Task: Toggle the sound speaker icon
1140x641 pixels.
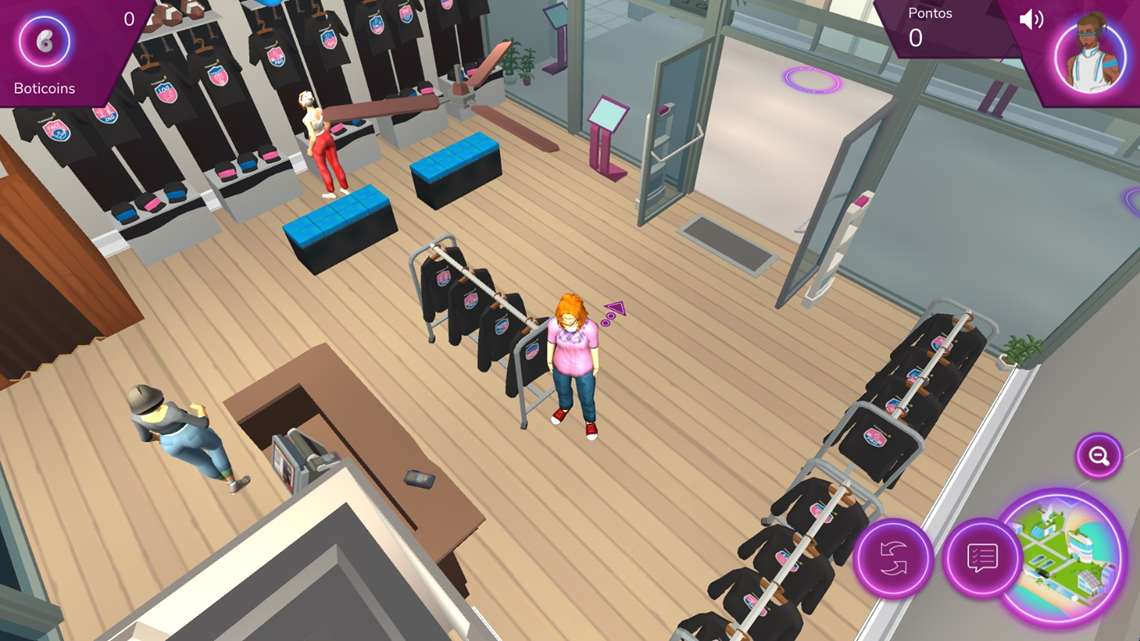Action: coord(1030,20)
